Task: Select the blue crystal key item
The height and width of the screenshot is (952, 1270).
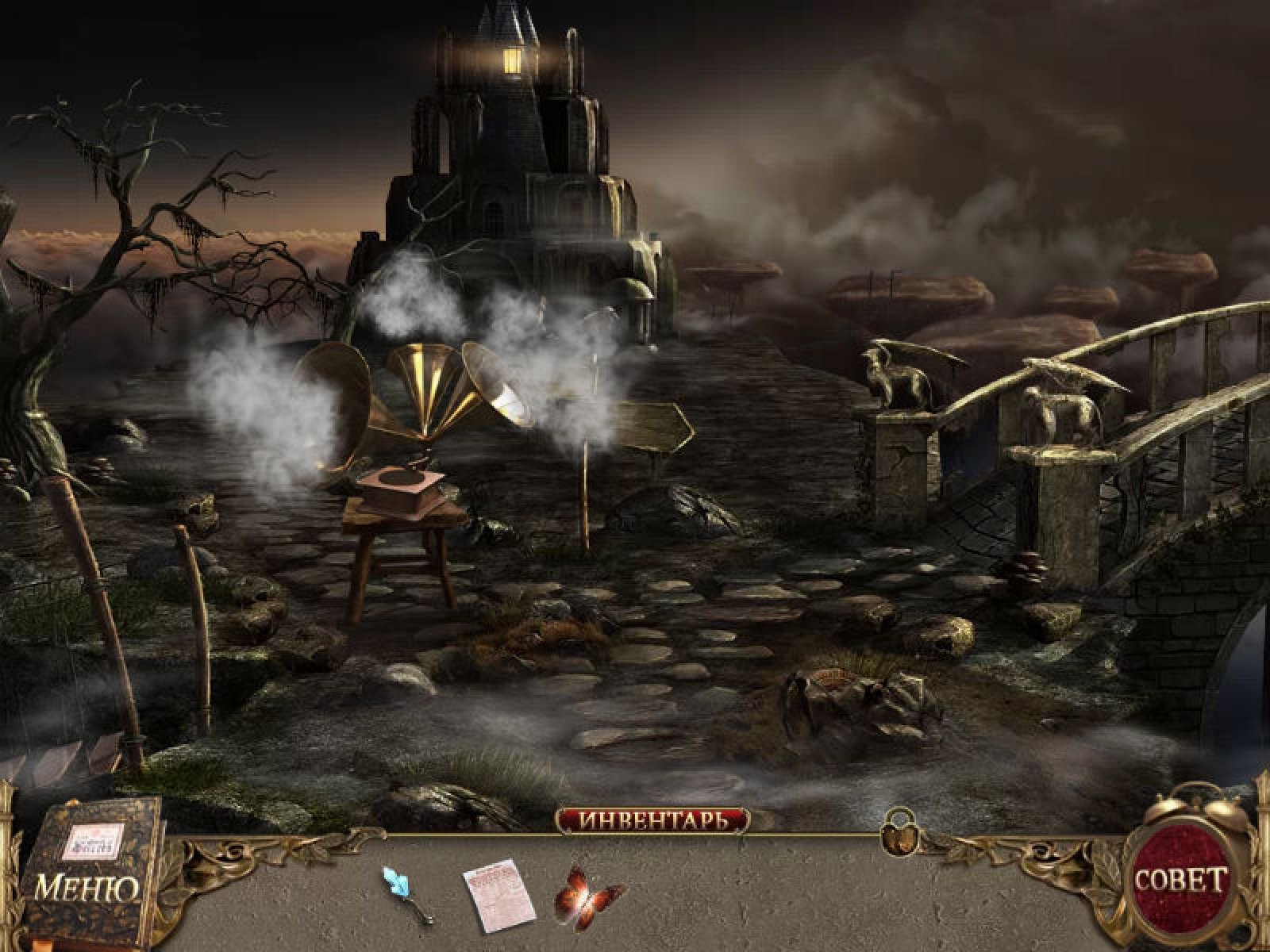Action: coord(406,892)
